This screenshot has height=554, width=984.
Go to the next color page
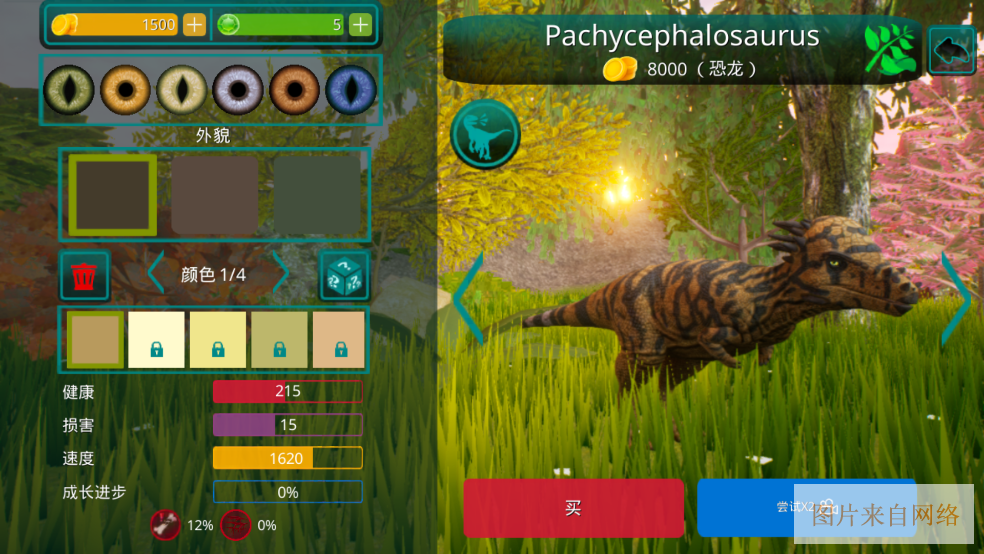click(x=281, y=274)
